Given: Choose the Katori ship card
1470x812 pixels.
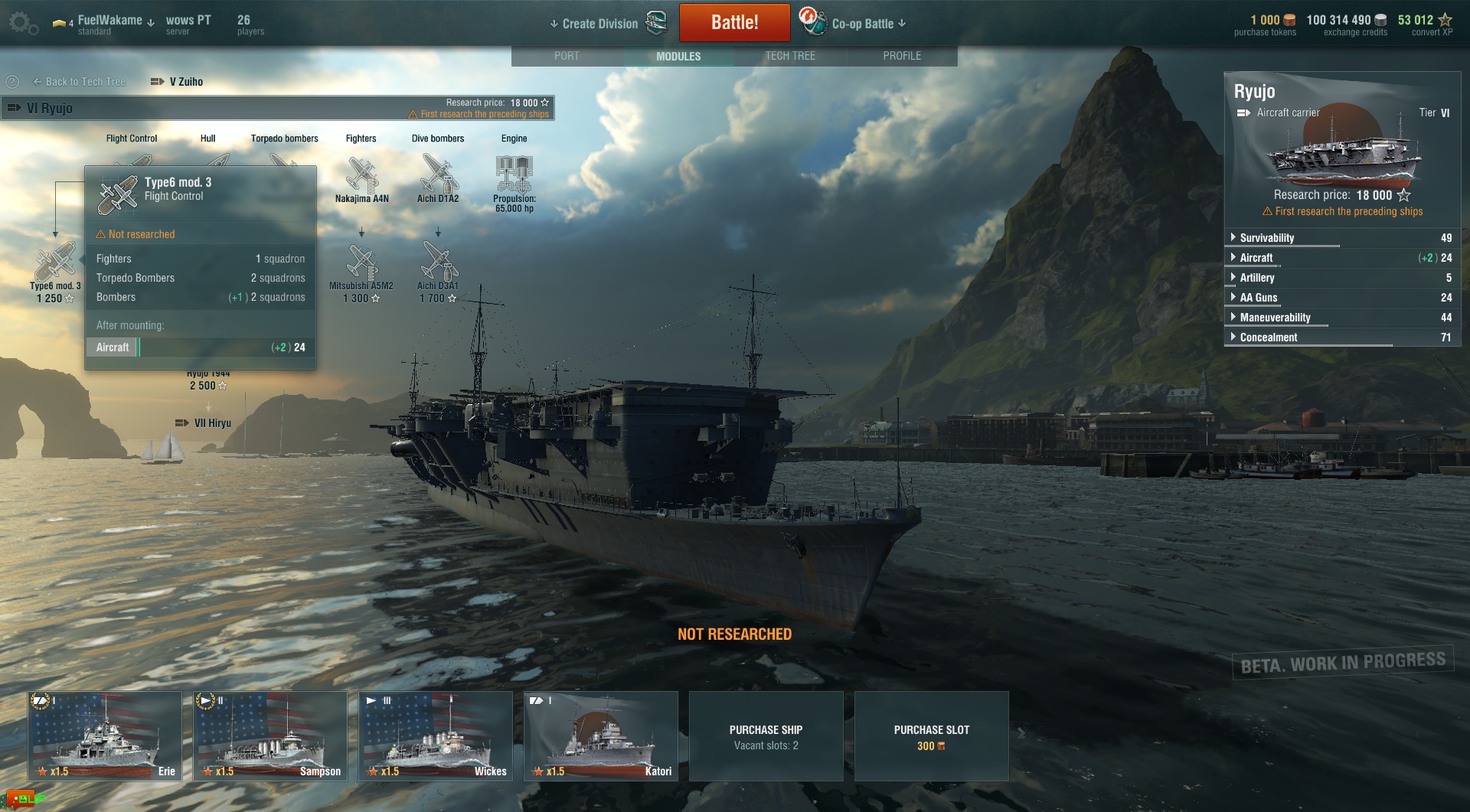Looking at the screenshot, I should tap(601, 735).
